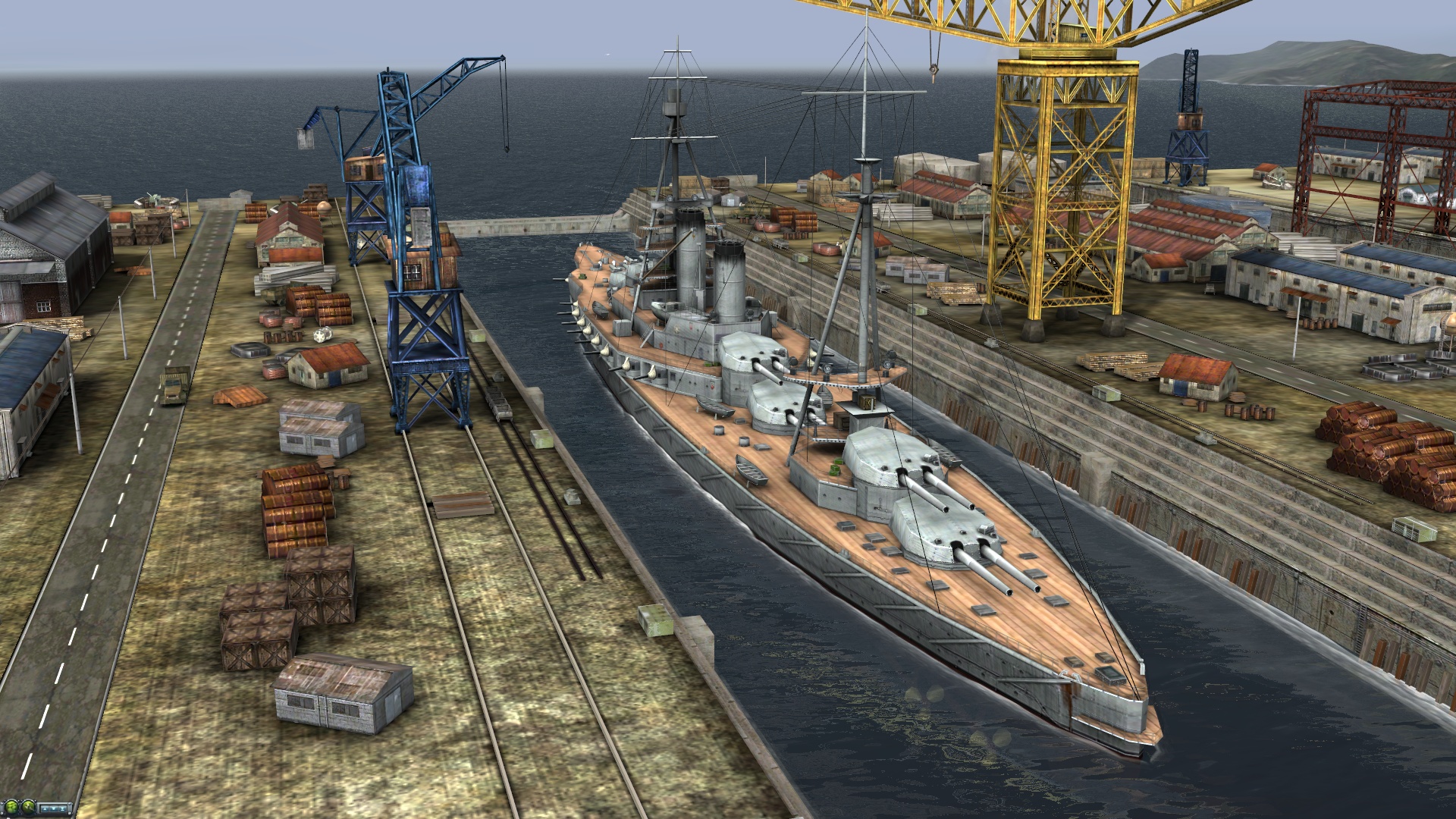
Task: Click the underlined blue down-arrow button
Action: pyautogui.click(x=63, y=809)
